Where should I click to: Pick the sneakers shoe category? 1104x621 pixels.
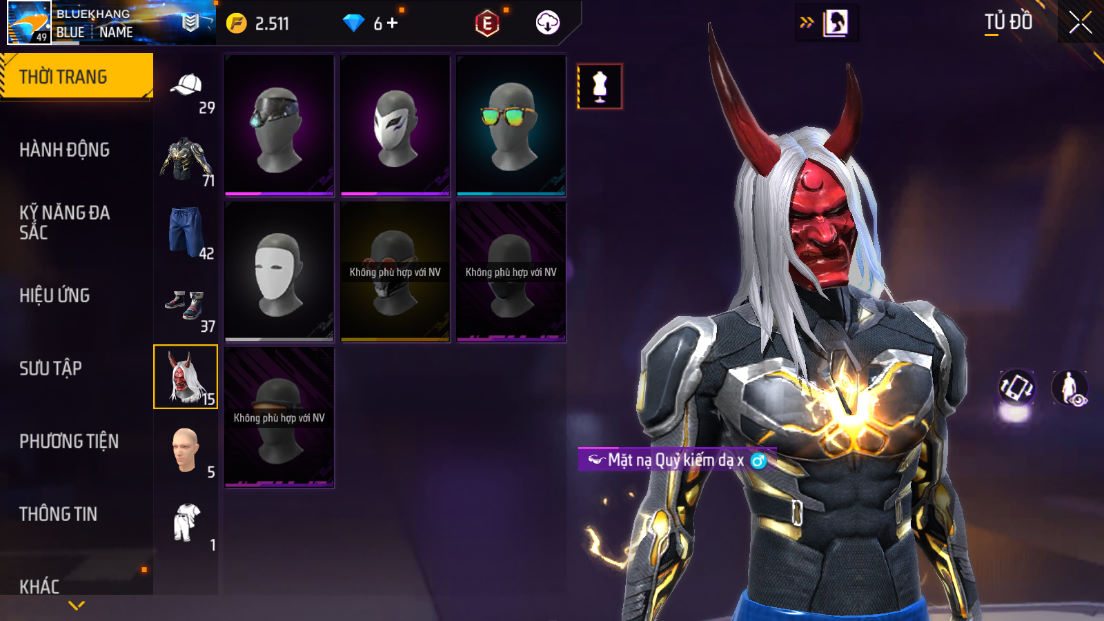pyautogui.click(x=186, y=305)
